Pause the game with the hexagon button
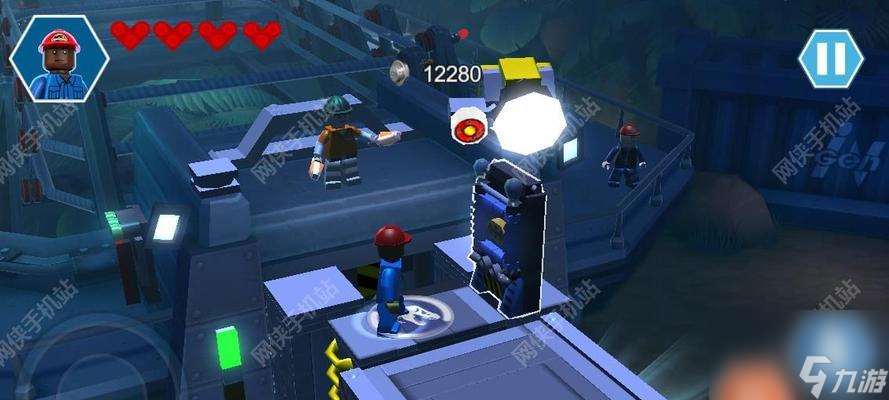The height and width of the screenshot is (400, 889). click(x=830, y=58)
